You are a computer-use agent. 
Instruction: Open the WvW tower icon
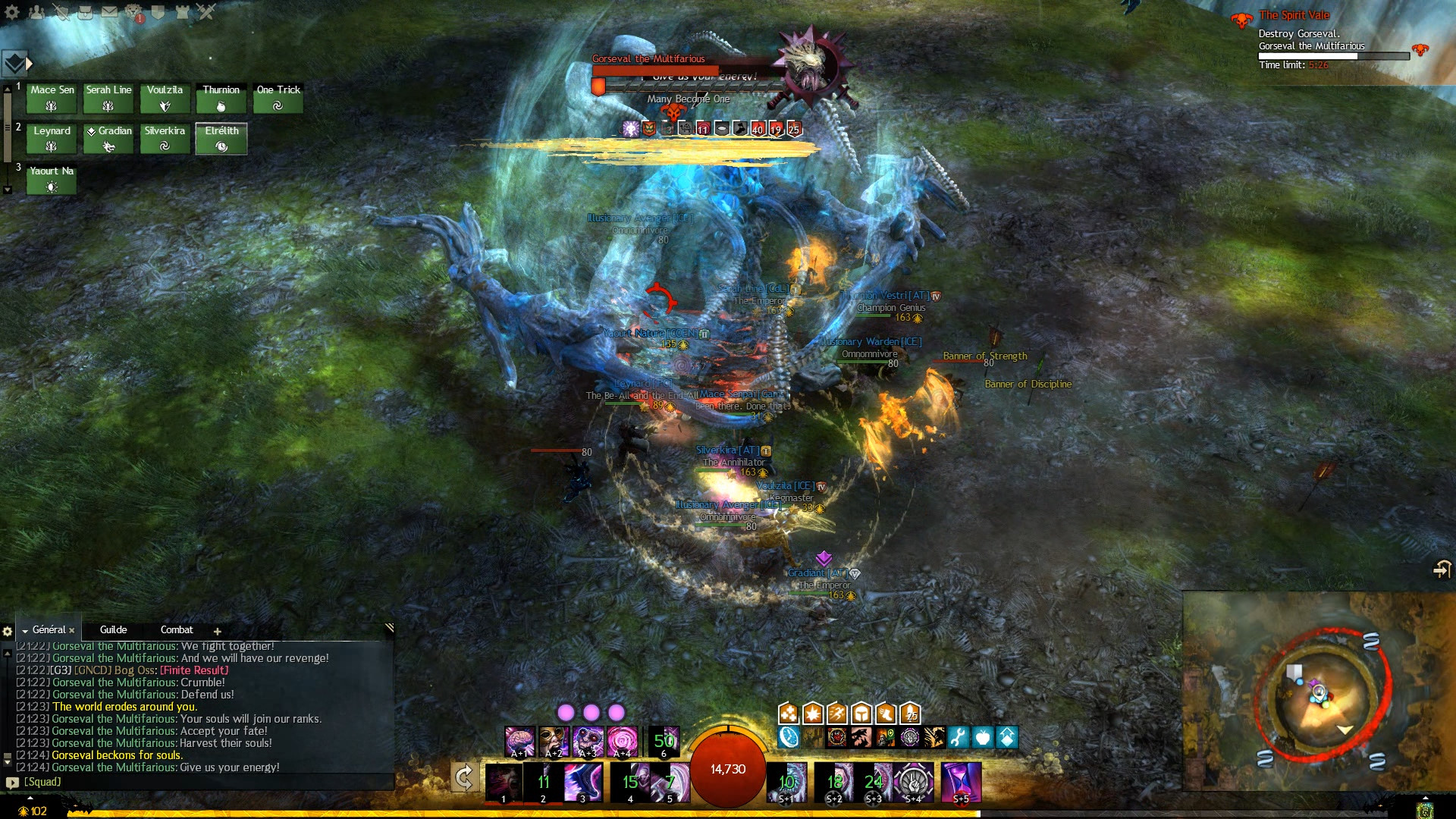(x=183, y=12)
